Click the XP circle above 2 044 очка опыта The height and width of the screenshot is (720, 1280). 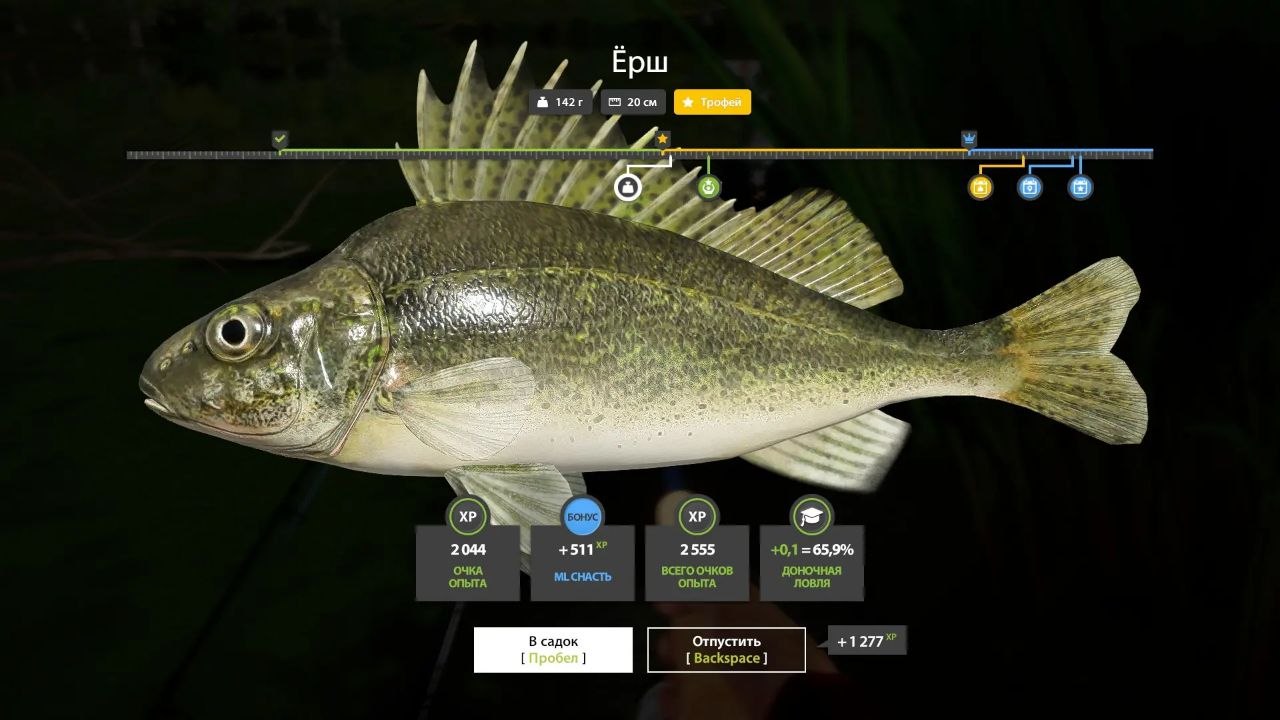(467, 516)
